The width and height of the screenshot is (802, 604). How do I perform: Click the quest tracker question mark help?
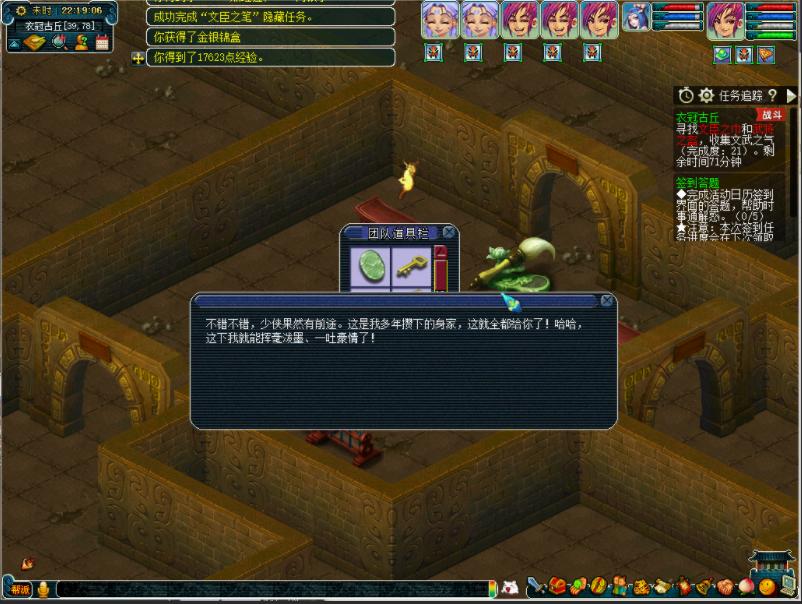pyautogui.click(x=772, y=95)
